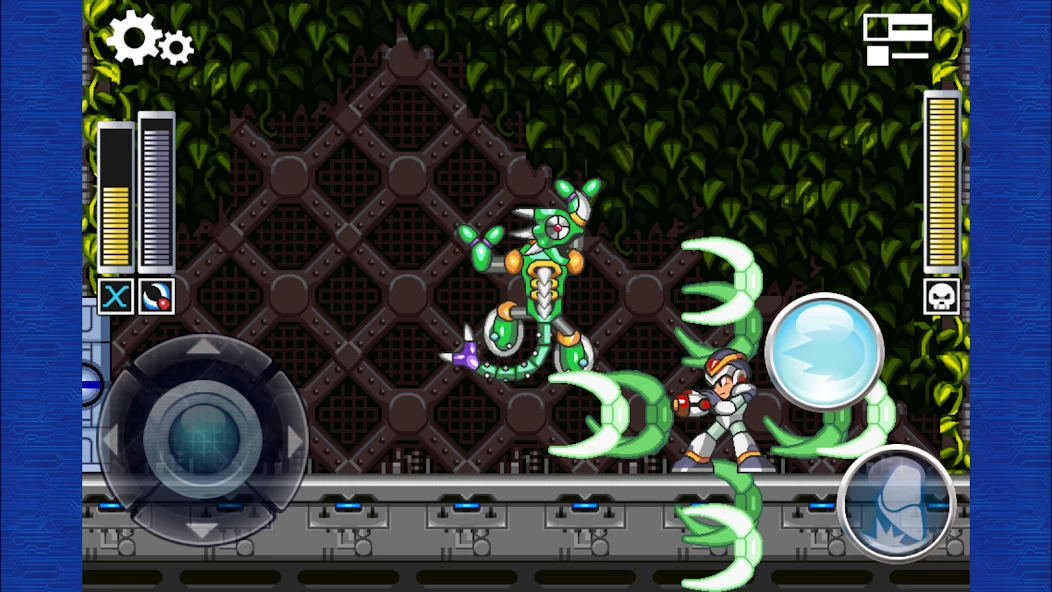Open the weapon list menu icon
Viewport: 1052px width, 592px height.
897,40
